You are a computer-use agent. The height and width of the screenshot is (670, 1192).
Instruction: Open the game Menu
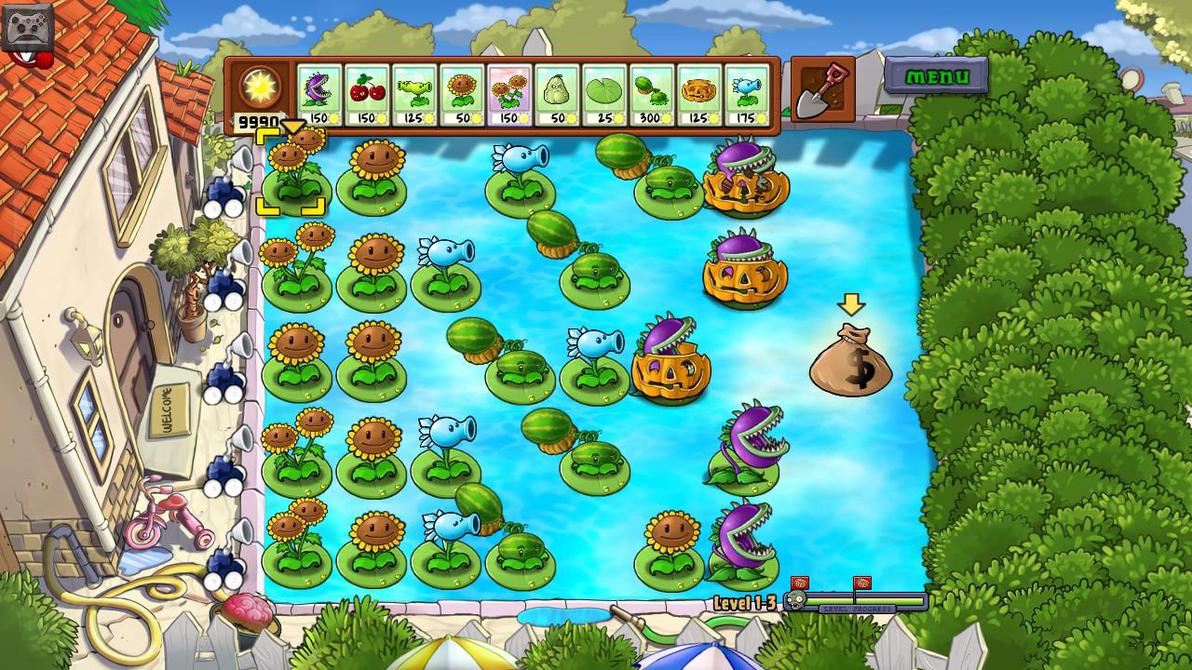pyautogui.click(x=937, y=76)
